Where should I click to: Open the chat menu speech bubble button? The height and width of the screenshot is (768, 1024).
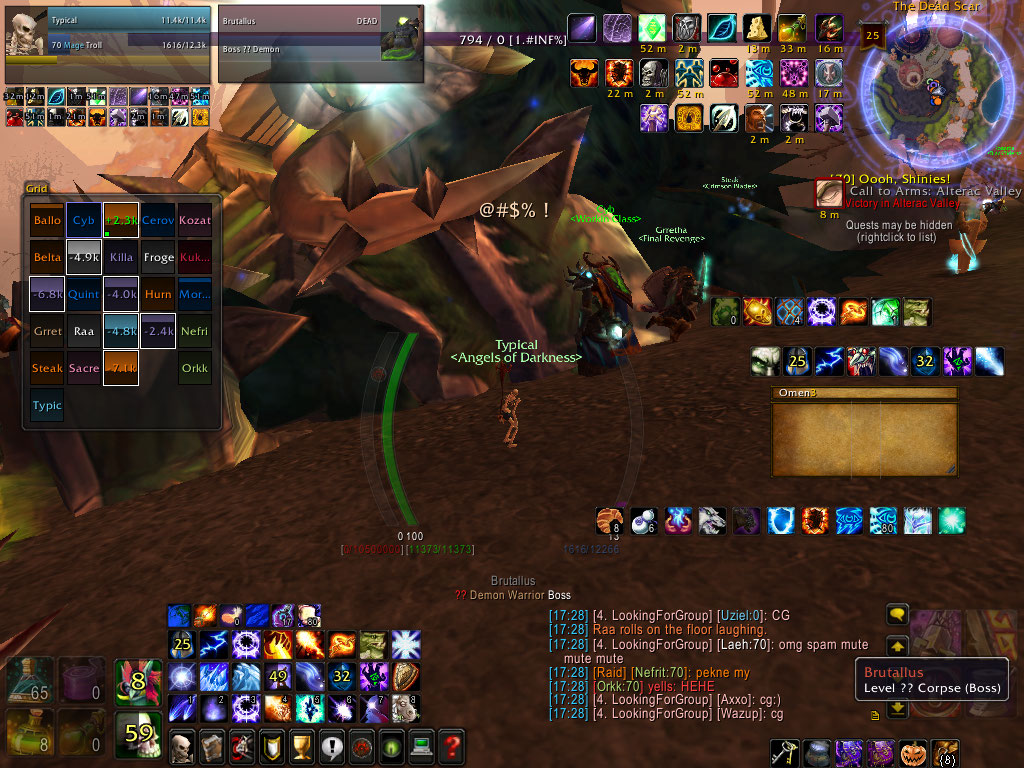(x=897, y=614)
